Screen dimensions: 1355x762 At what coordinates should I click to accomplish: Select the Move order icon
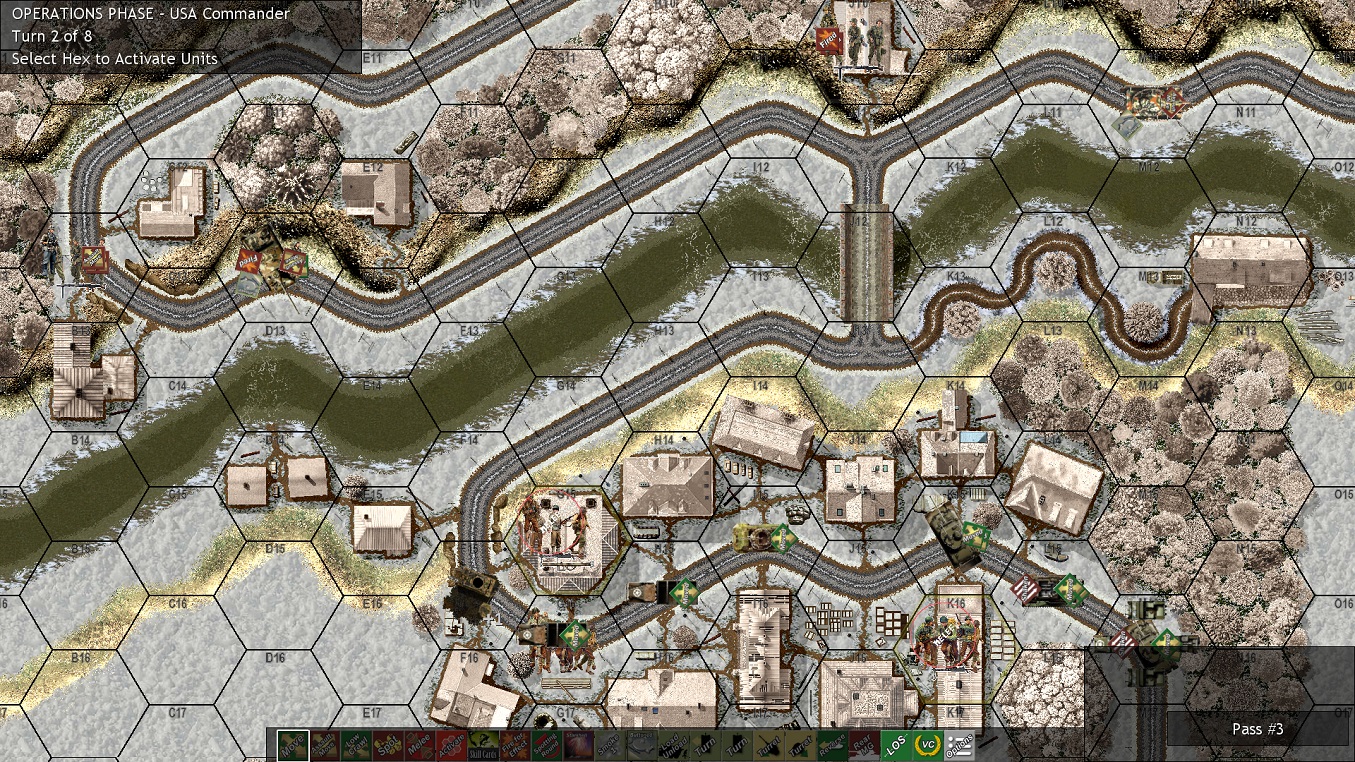(x=291, y=745)
